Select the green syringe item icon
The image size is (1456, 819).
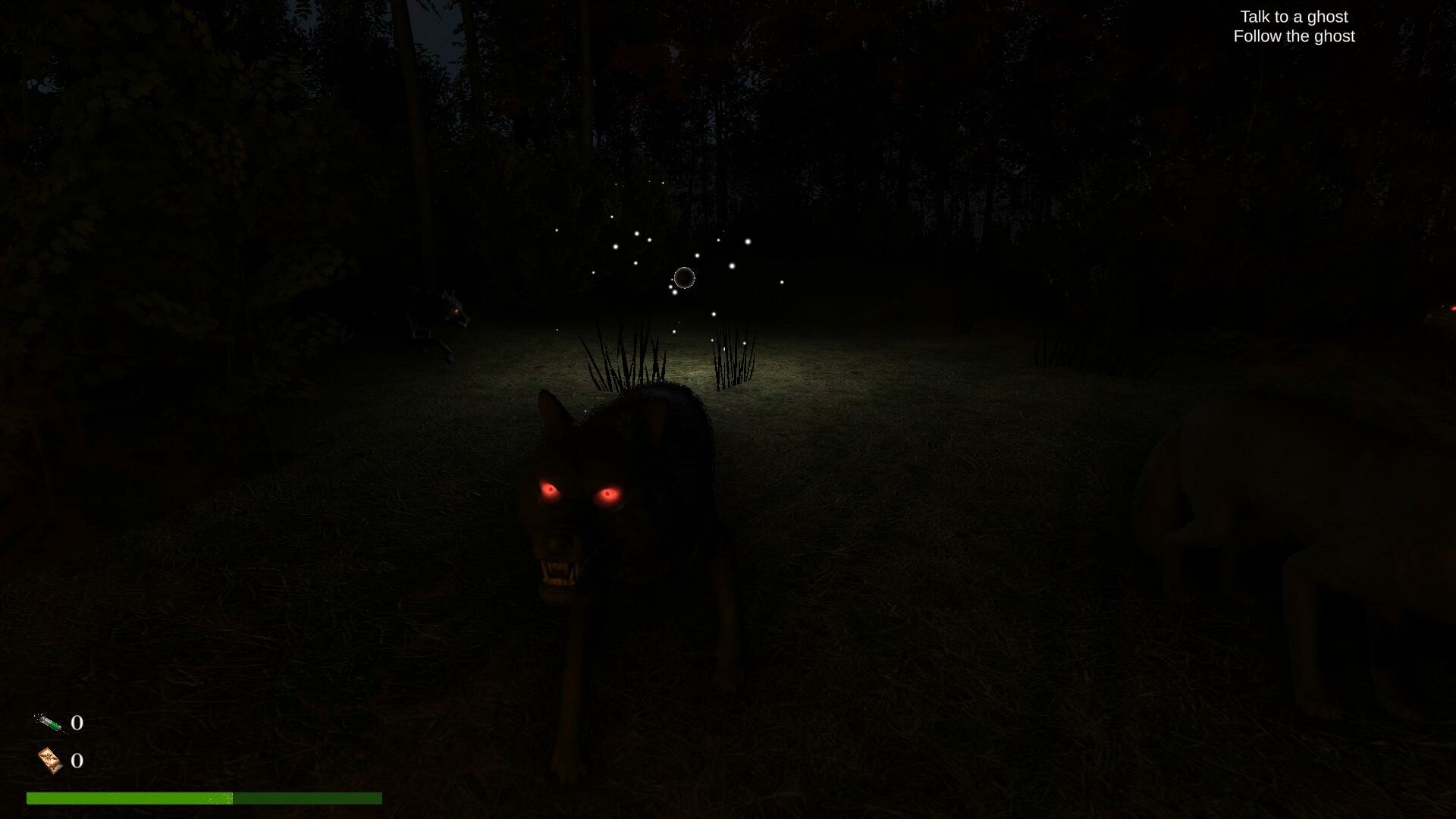point(48,723)
